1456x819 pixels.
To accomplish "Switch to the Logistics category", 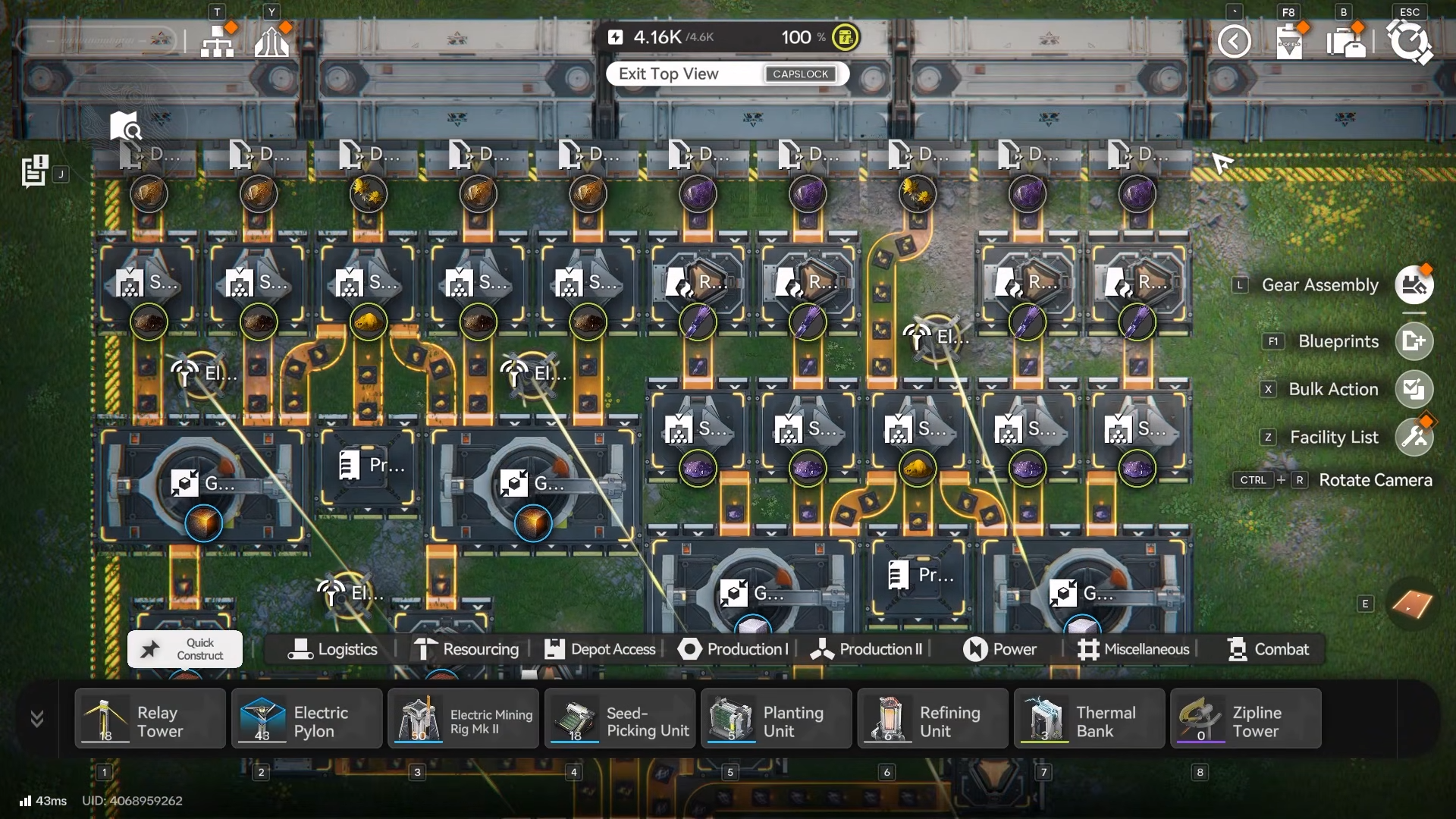I will pos(333,649).
